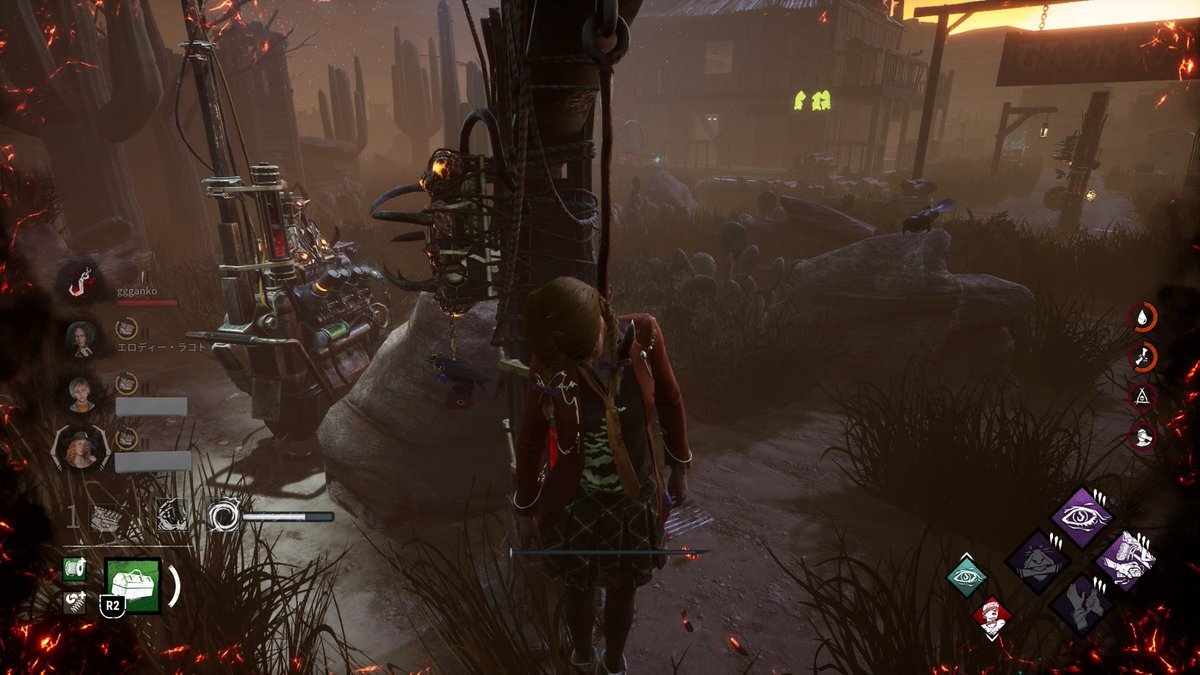Viewport: 1200px width, 675px height.
Task: Select the blonde survivor portrait
Action: point(80,392)
